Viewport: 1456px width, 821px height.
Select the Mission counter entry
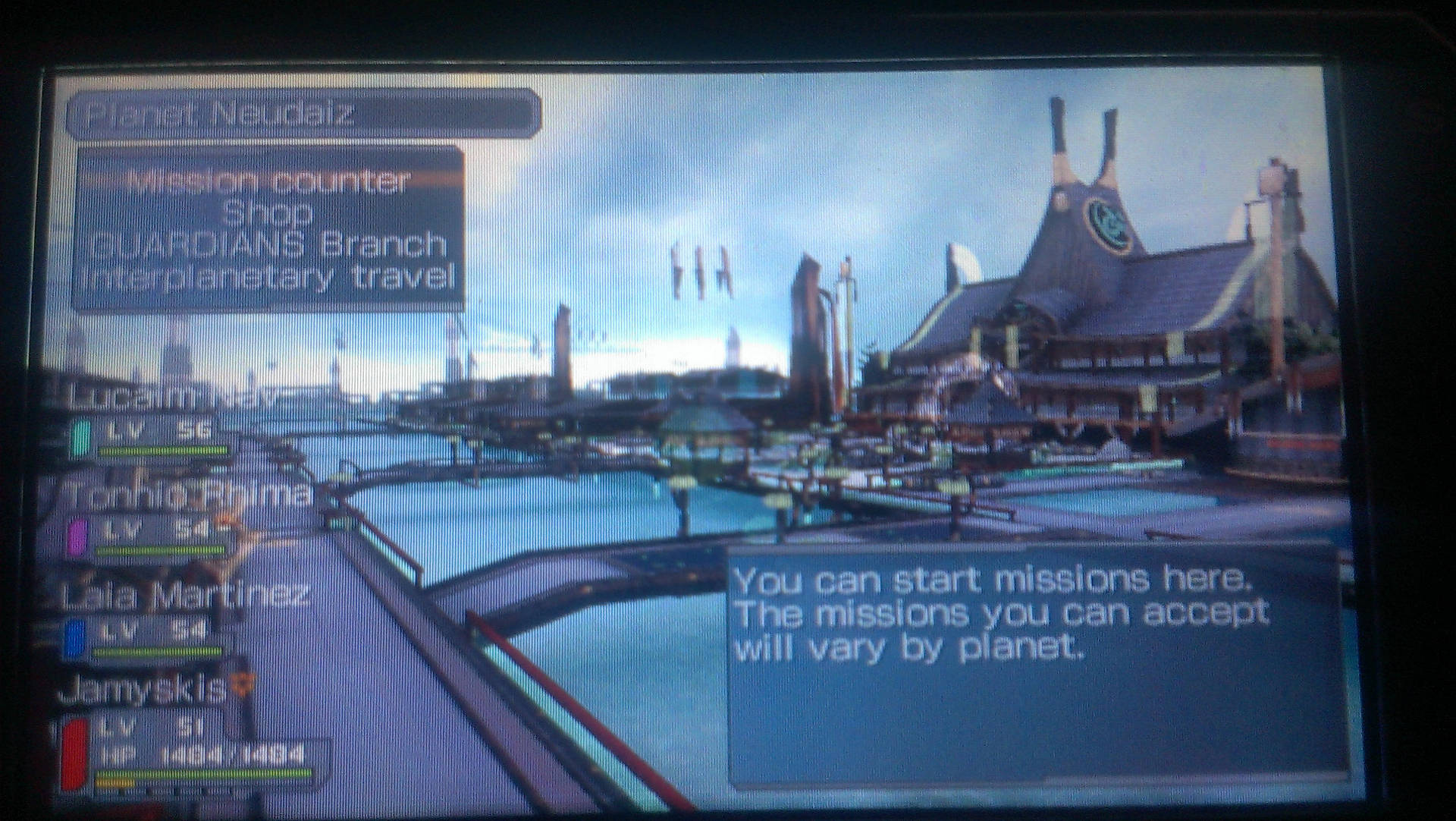[269, 181]
